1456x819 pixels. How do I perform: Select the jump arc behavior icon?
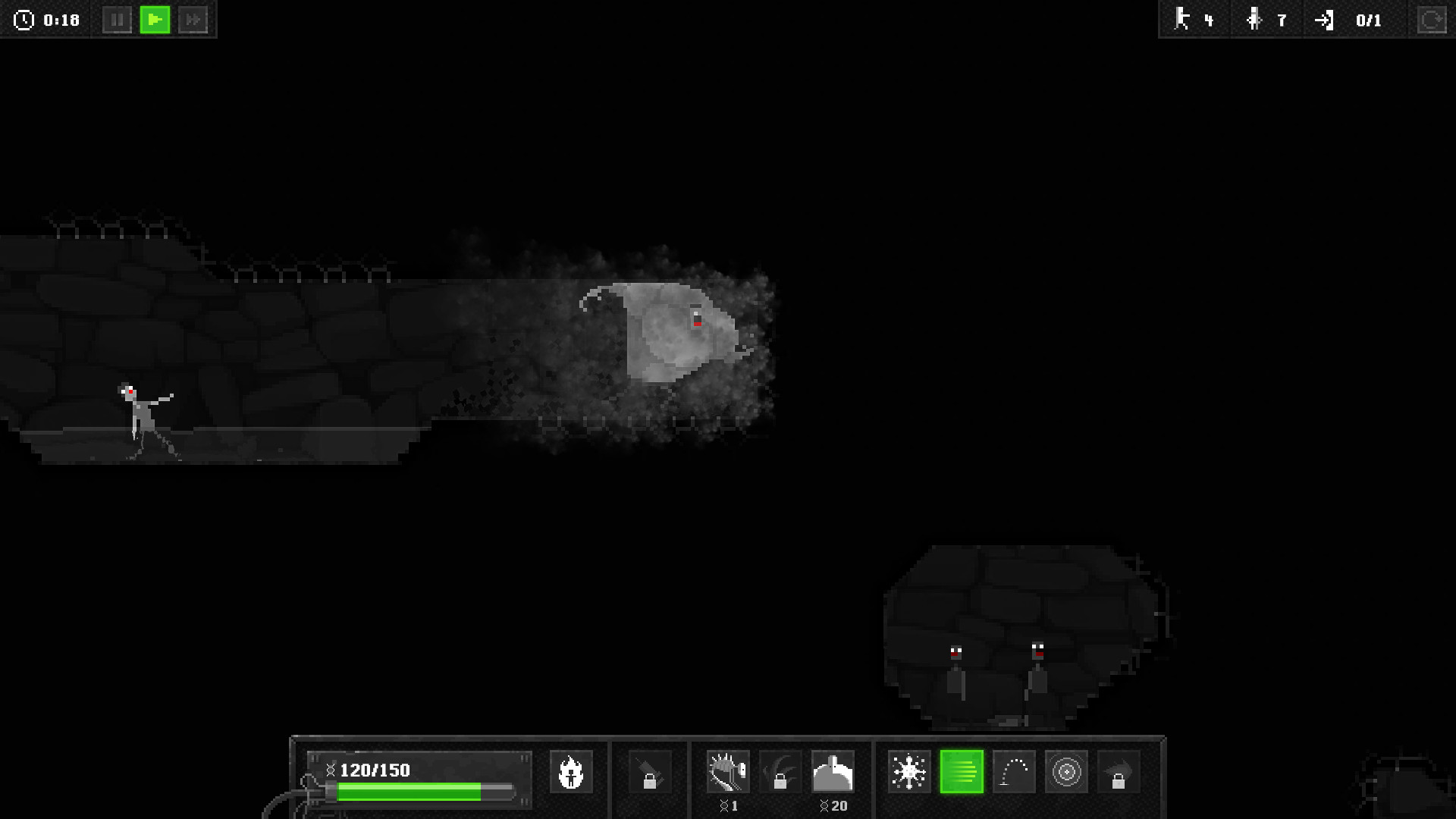click(x=1015, y=771)
